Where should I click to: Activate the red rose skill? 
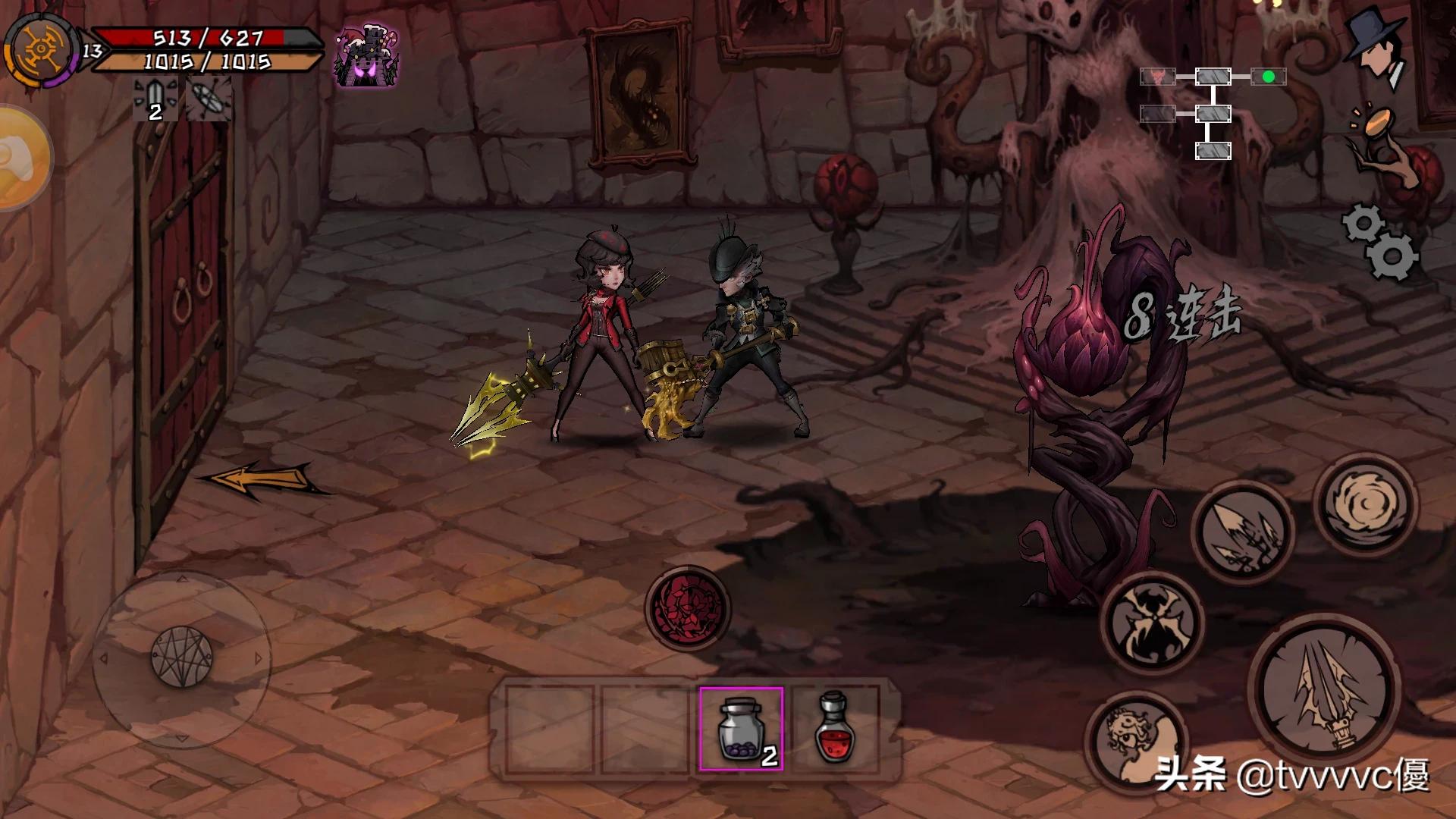[x=687, y=608]
